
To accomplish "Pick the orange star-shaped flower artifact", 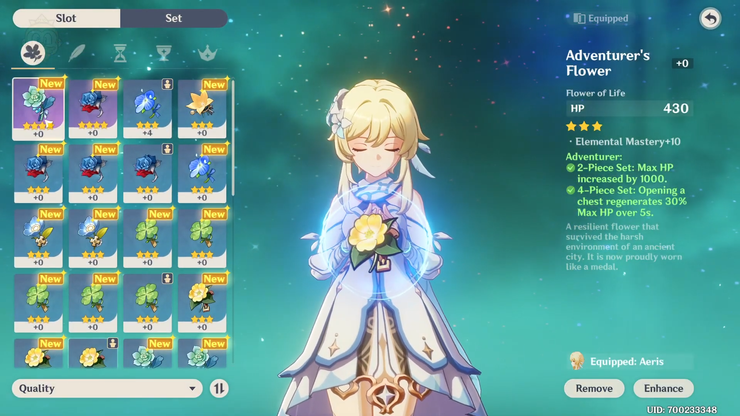I will (x=202, y=108).
